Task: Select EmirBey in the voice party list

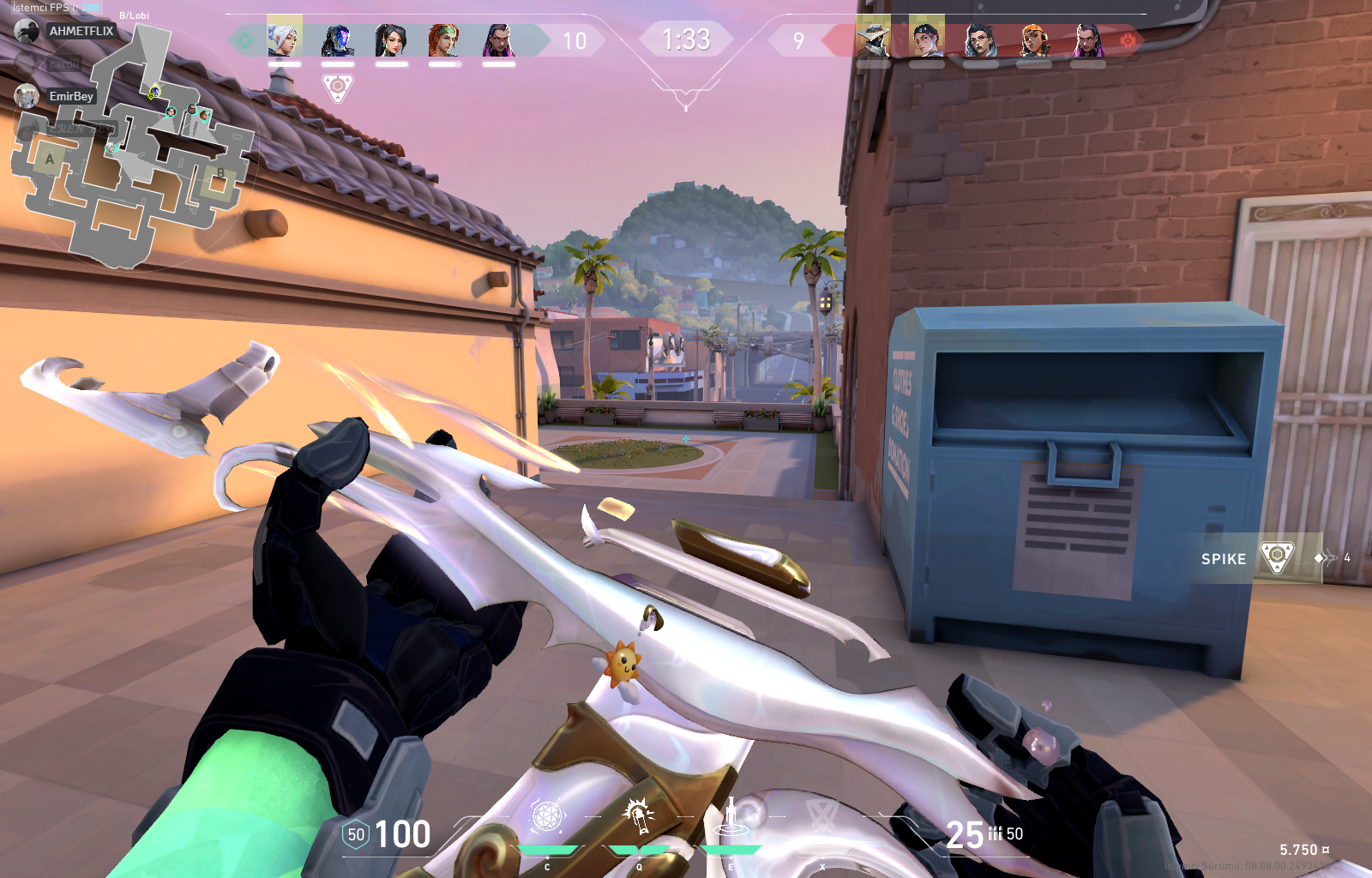Action: click(70, 96)
